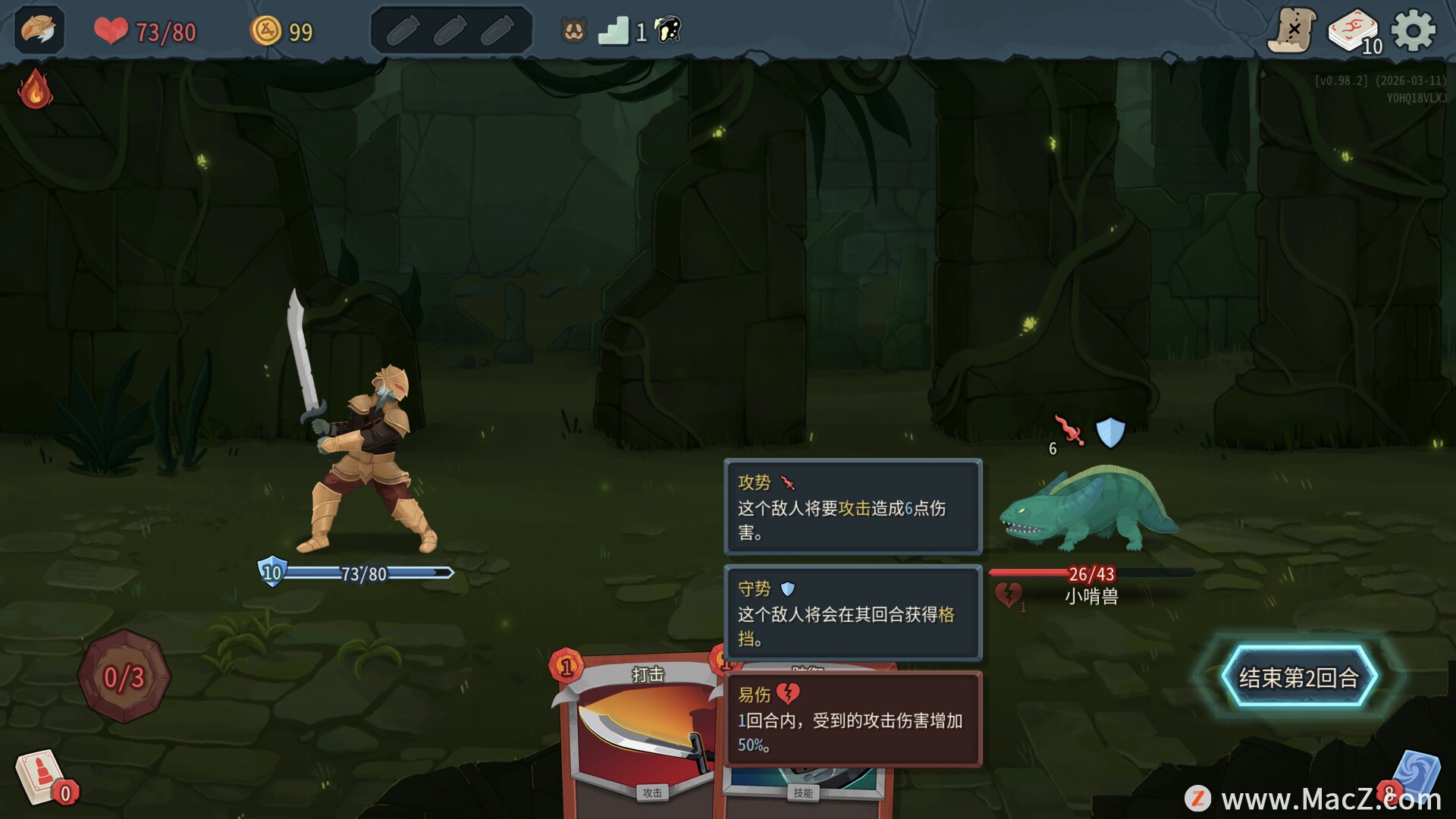End turn with the 结束第2回合 button

click(1298, 677)
